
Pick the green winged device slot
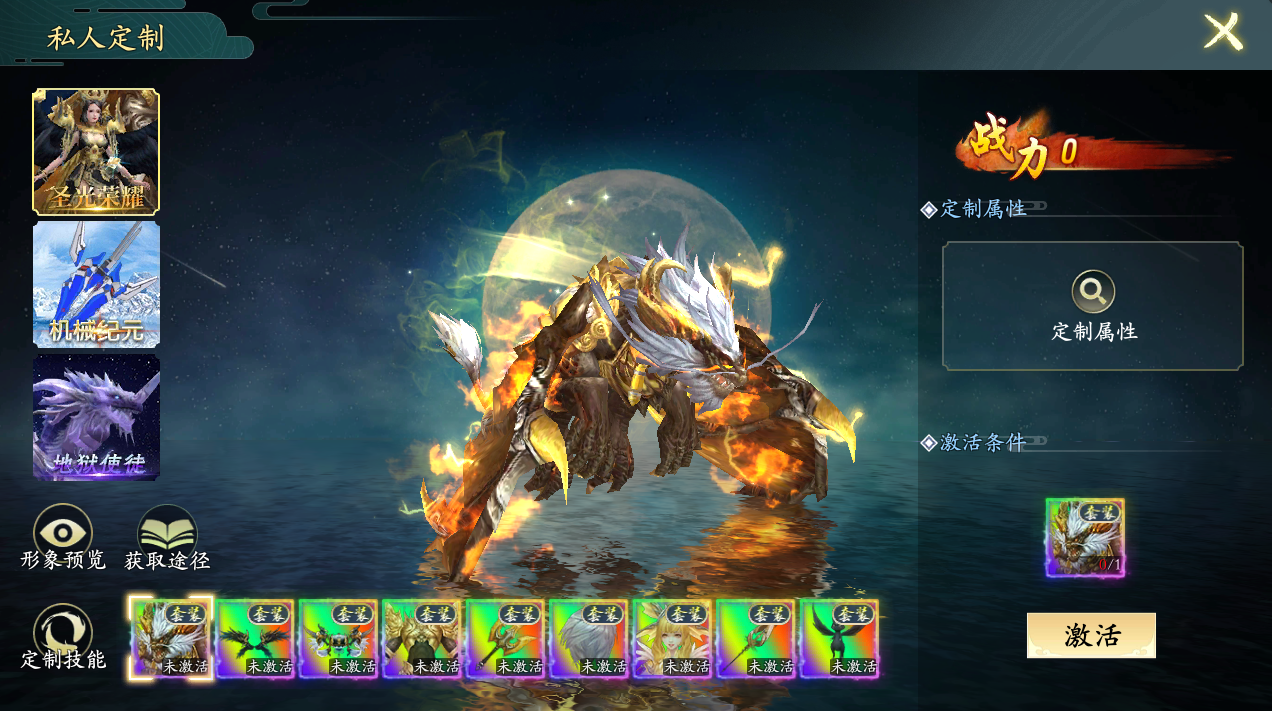point(338,638)
